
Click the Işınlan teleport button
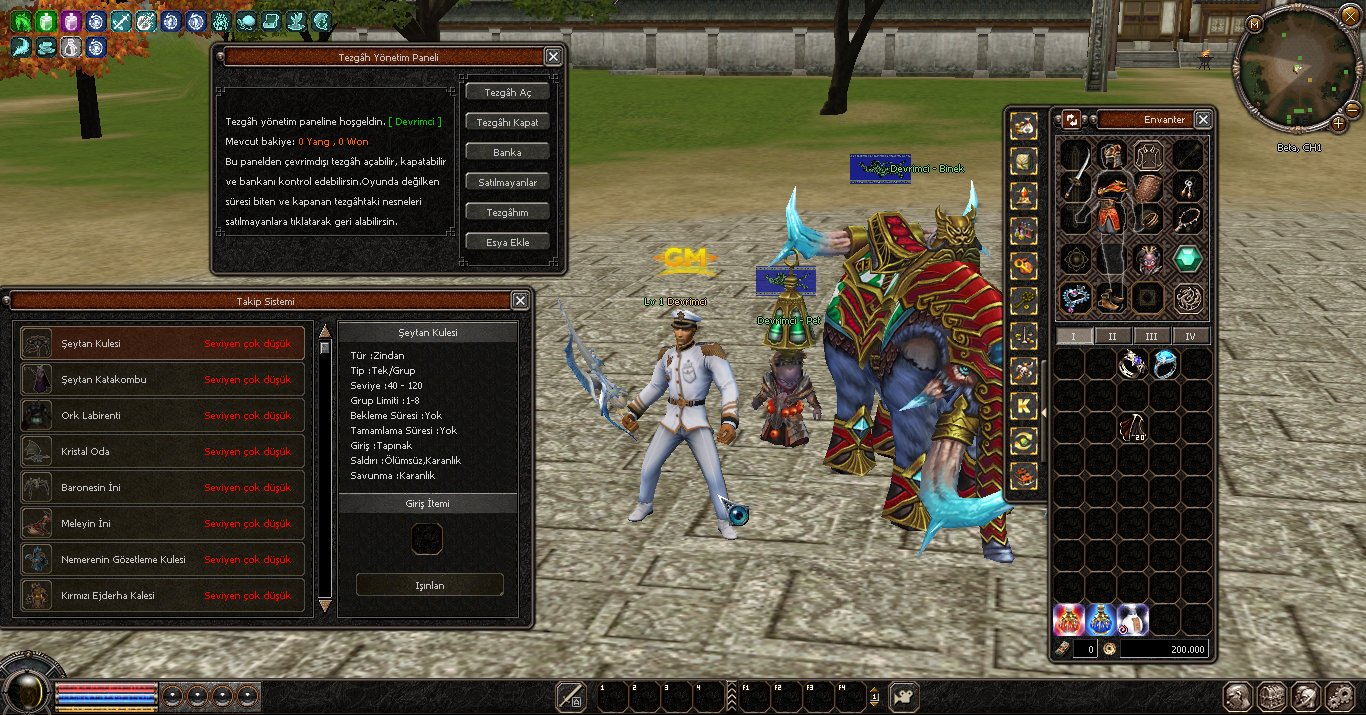[x=430, y=585]
